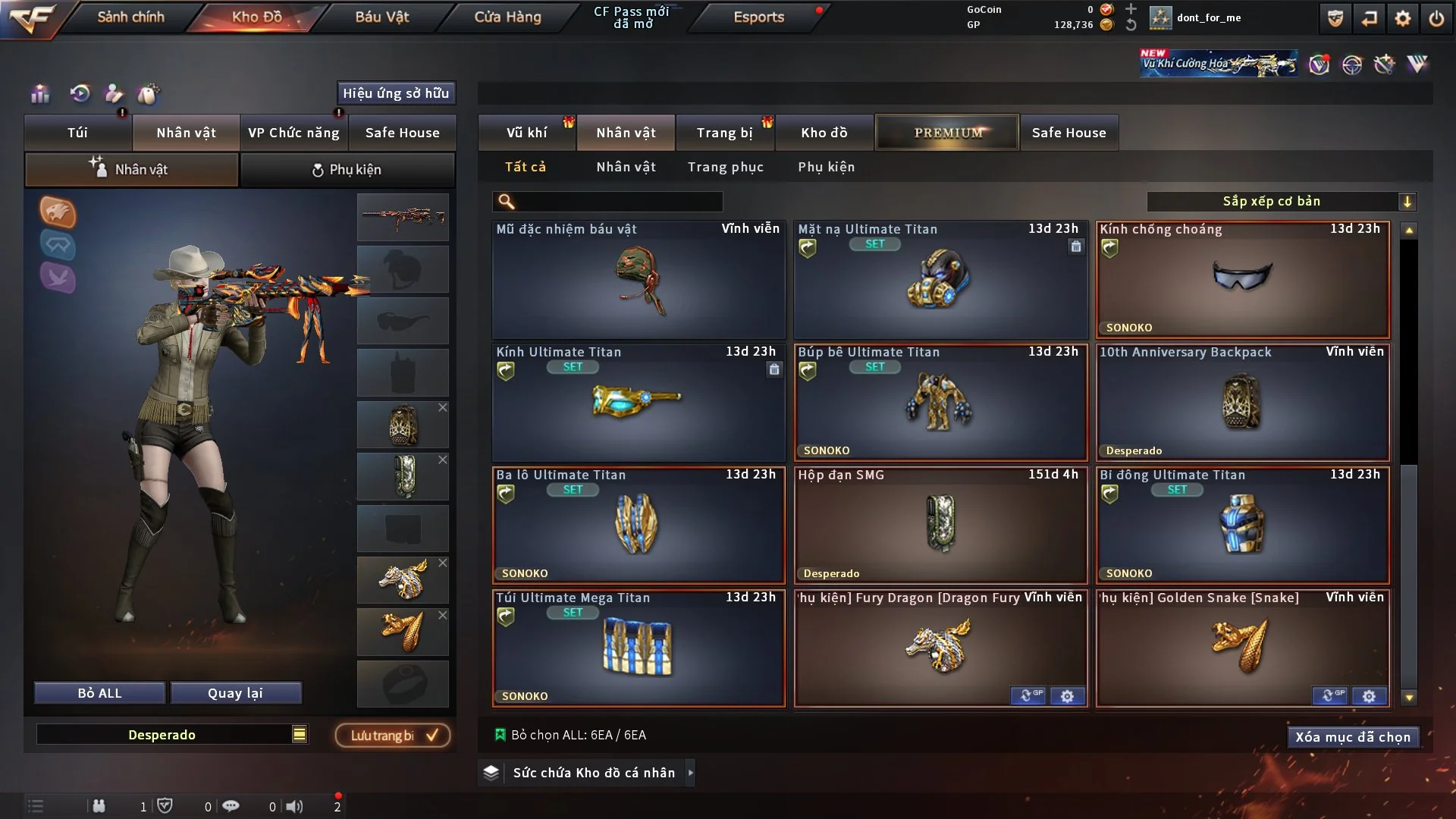
Task: Filter items by Trang phục
Action: click(725, 167)
